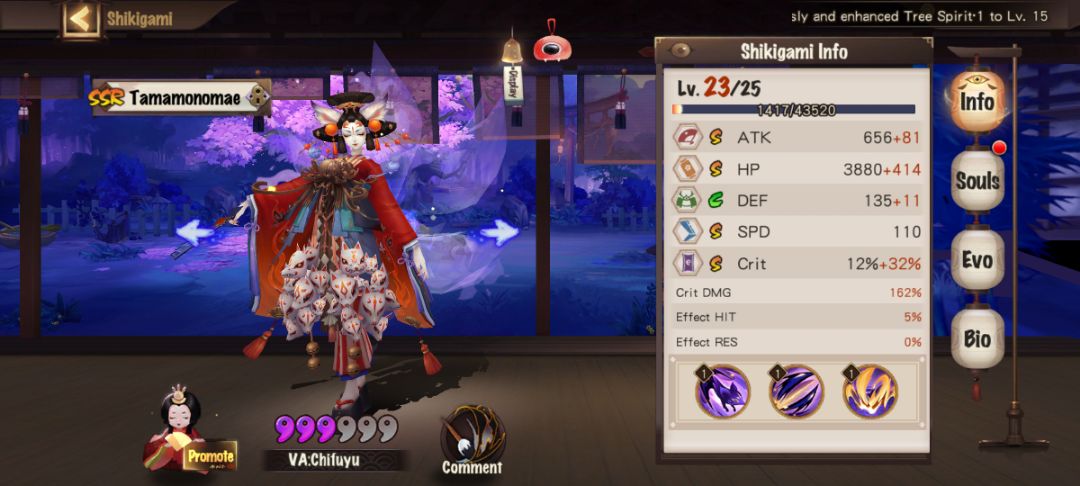Click the red daruma icon above the panel
Image resolution: width=1080 pixels, height=486 pixels.
548,47
